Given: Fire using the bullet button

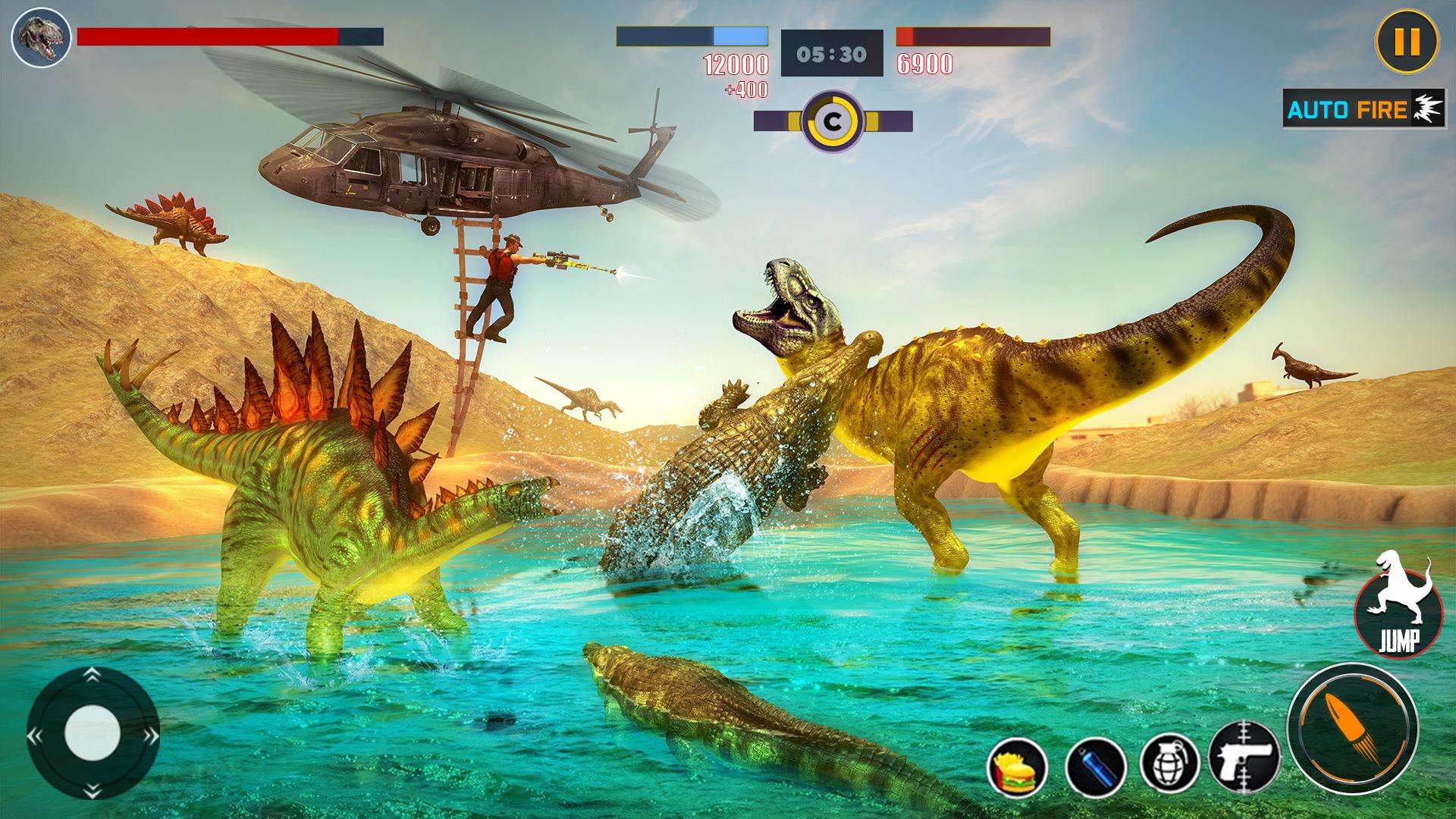Looking at the screenshot, I should point(1352,728).
